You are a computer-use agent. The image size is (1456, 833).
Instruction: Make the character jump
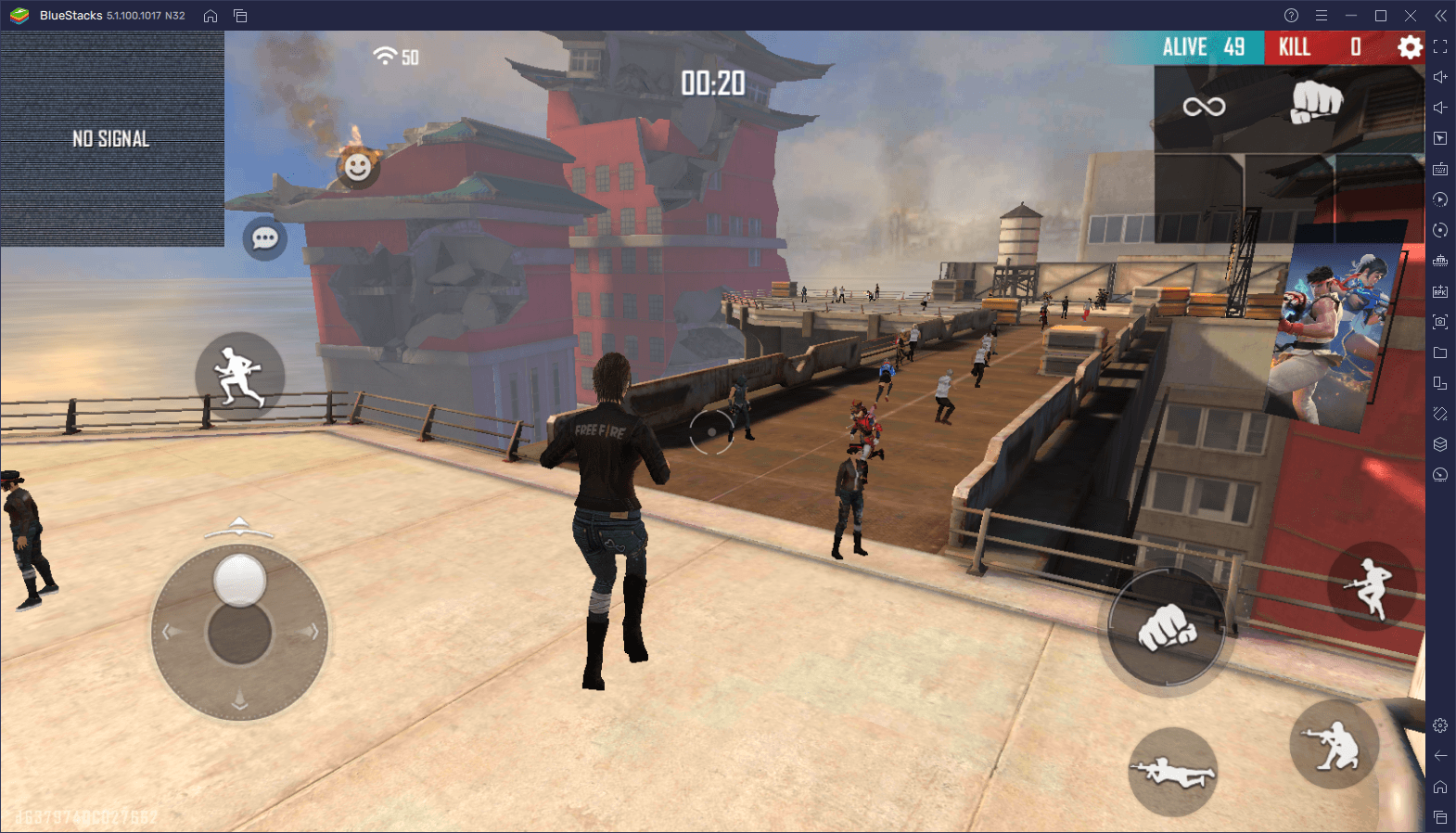(1371, 587)
